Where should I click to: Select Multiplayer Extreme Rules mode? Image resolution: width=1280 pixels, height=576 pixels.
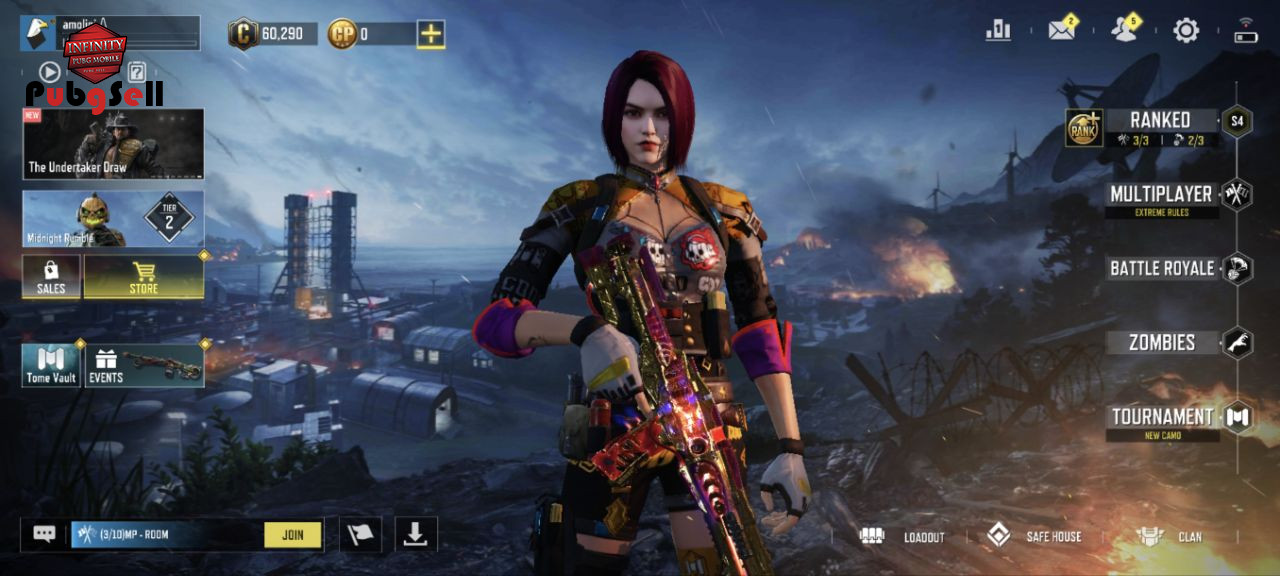click(x=1161, y=195)
